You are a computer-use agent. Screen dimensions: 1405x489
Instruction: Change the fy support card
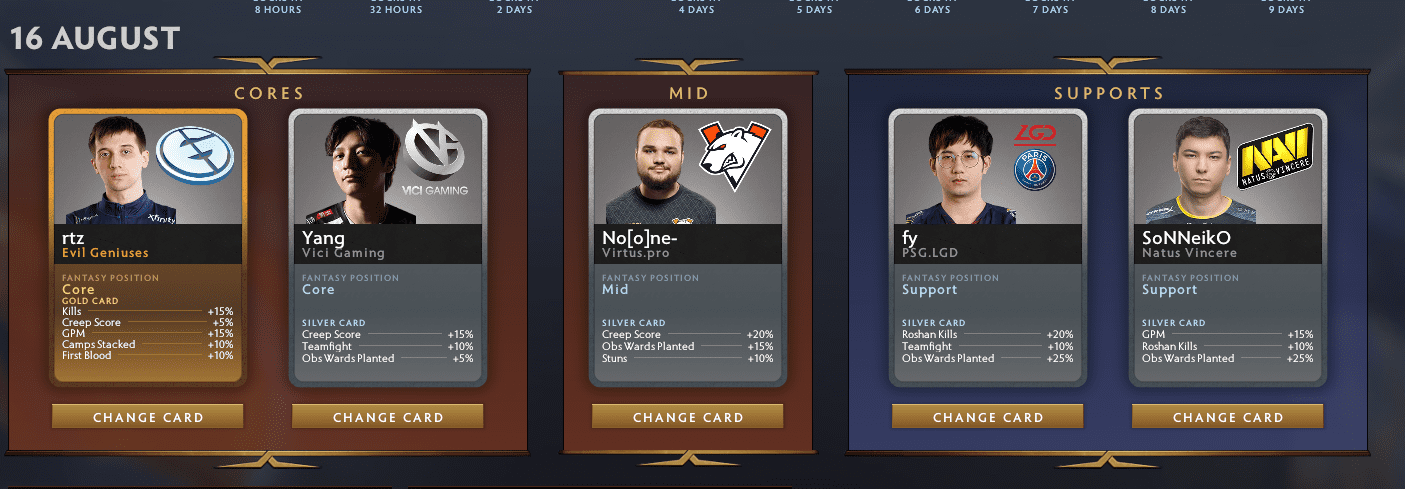pyautogui.click(x=988, y=417)
